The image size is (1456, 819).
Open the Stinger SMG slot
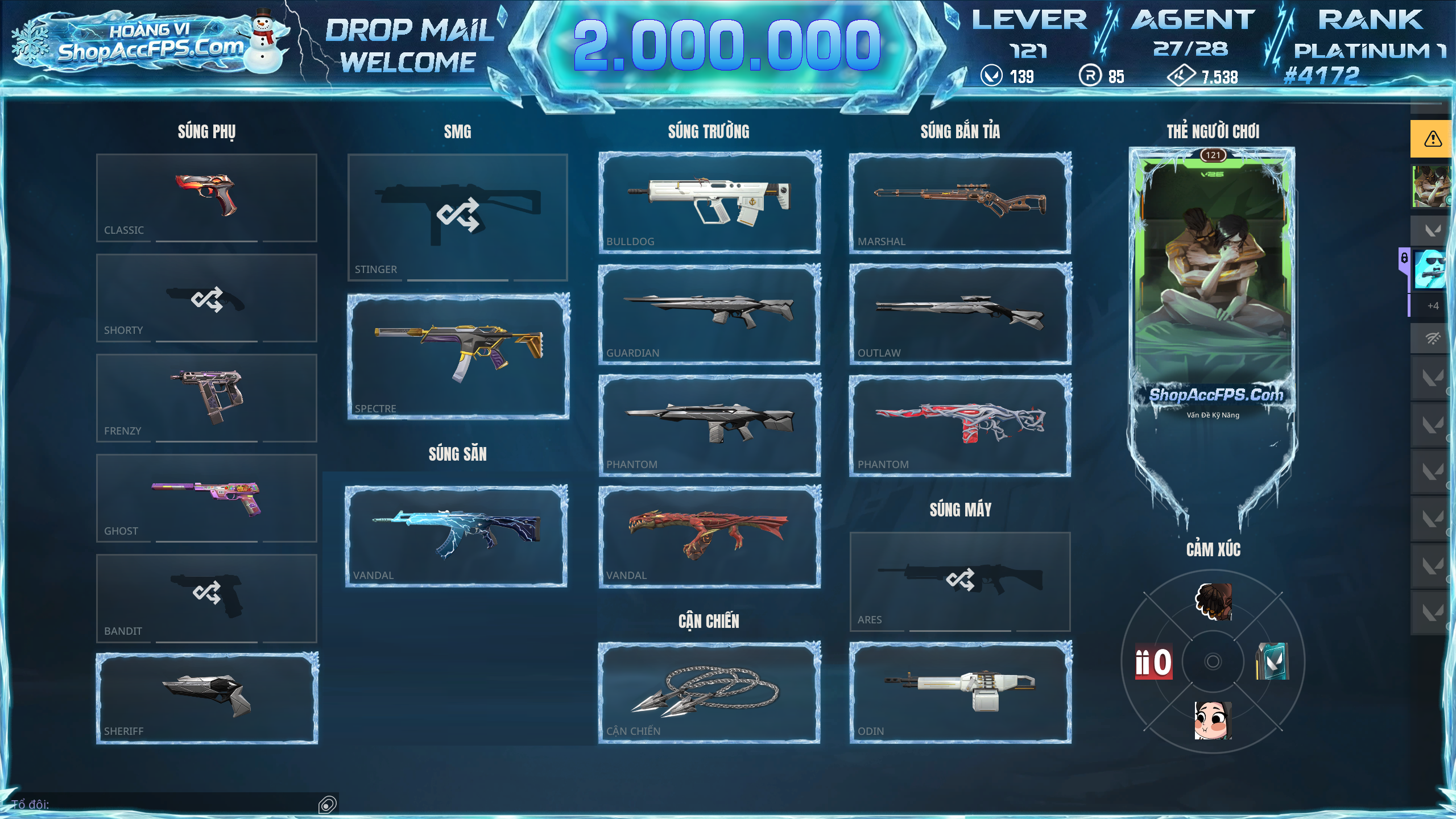point(457,217)
